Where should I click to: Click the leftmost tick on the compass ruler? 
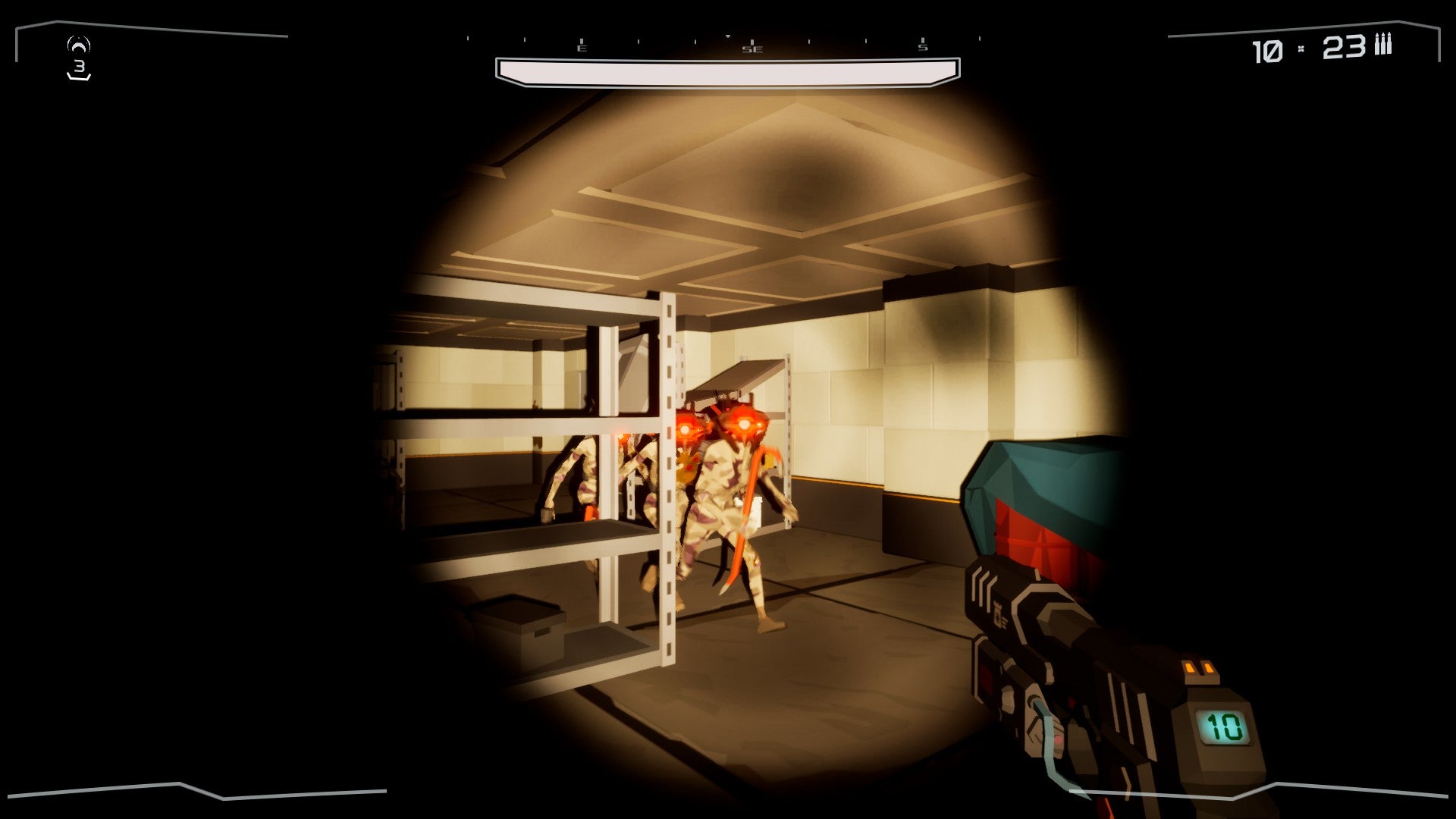coord(467,38)
